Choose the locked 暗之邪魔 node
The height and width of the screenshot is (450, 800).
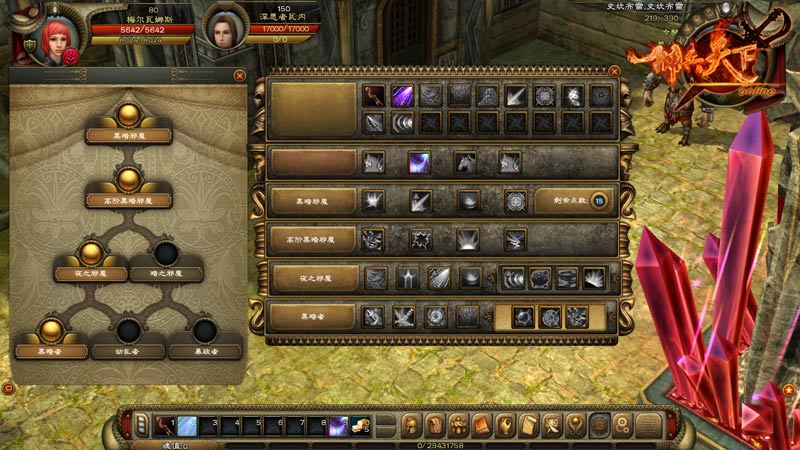(166, 252)
